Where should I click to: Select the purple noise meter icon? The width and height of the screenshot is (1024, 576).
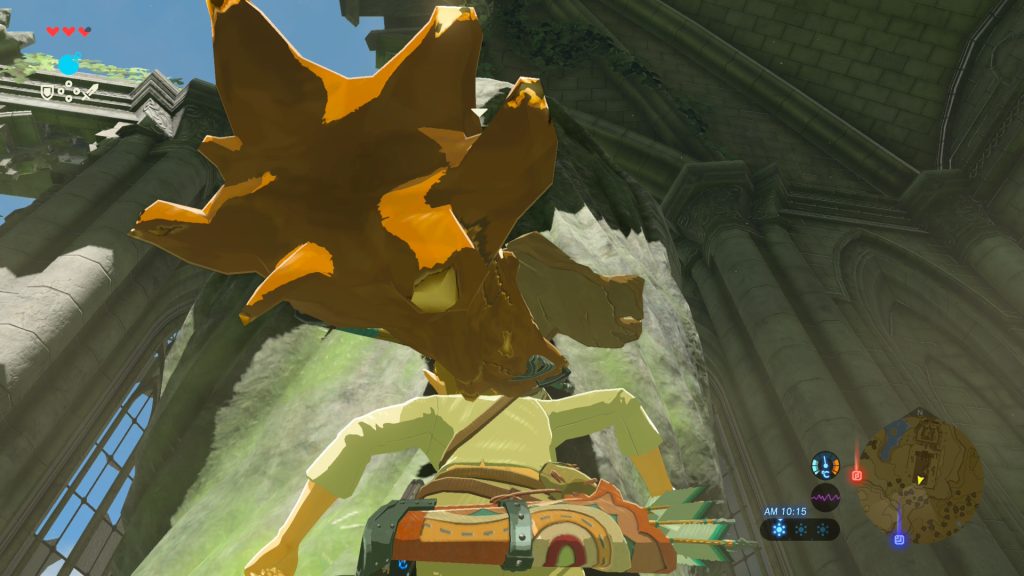tap(826, 497)
